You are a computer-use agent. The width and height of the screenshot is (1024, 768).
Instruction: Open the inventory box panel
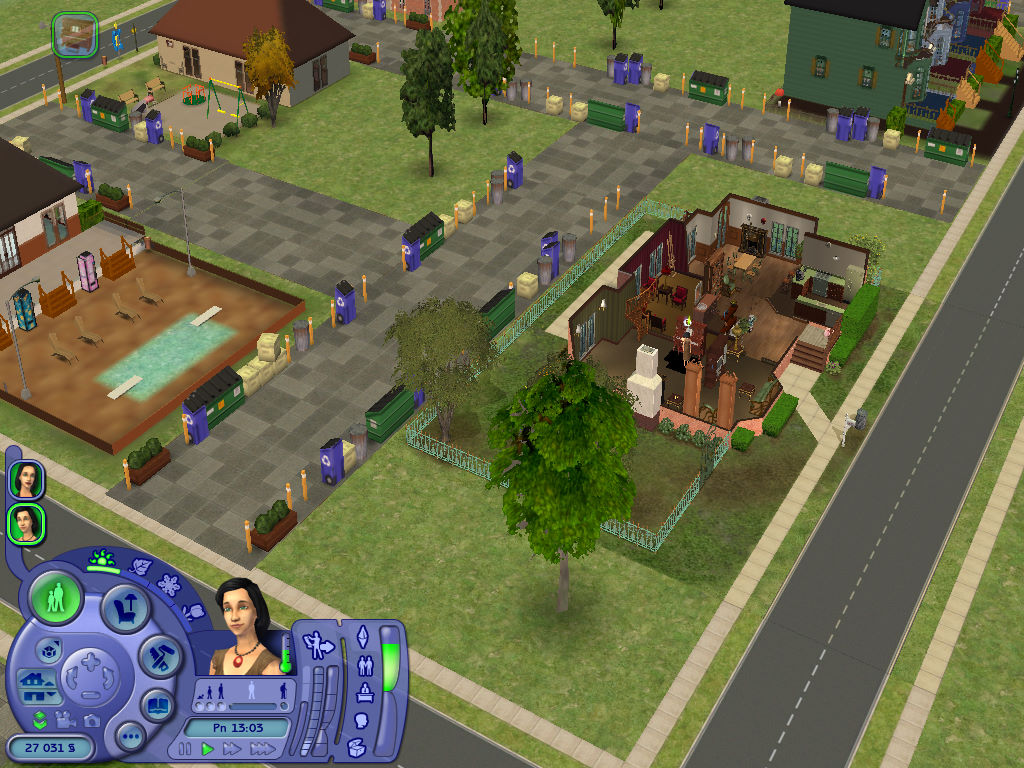(356, 746)
